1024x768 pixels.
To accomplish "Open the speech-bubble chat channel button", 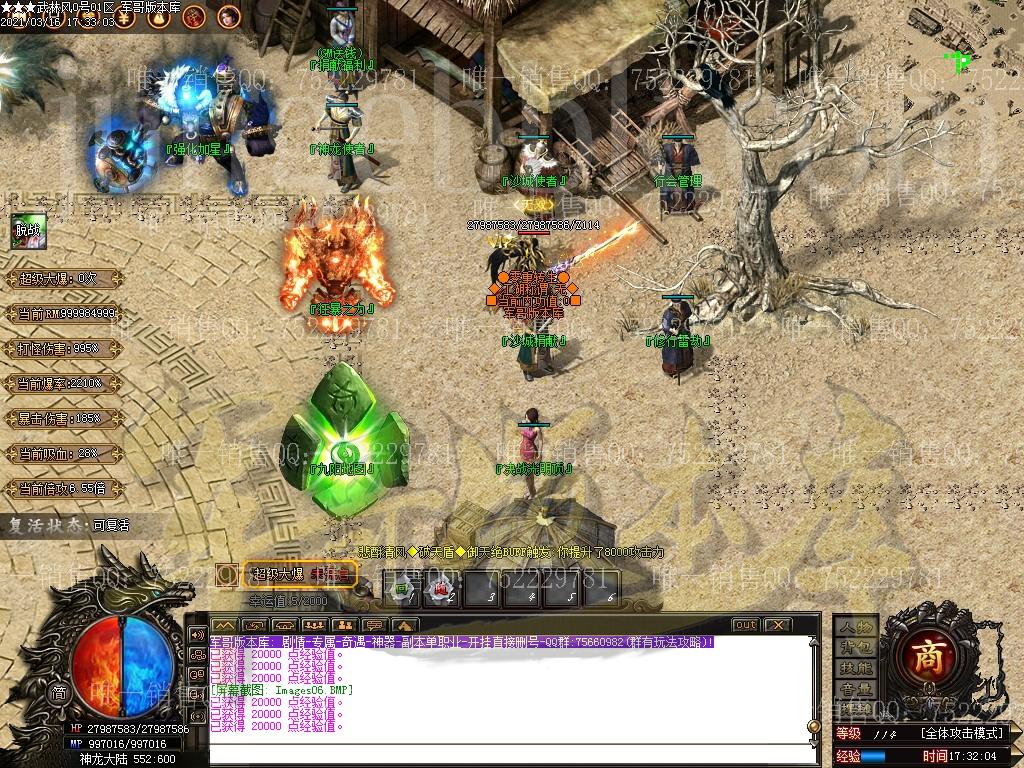I will 377,626.
